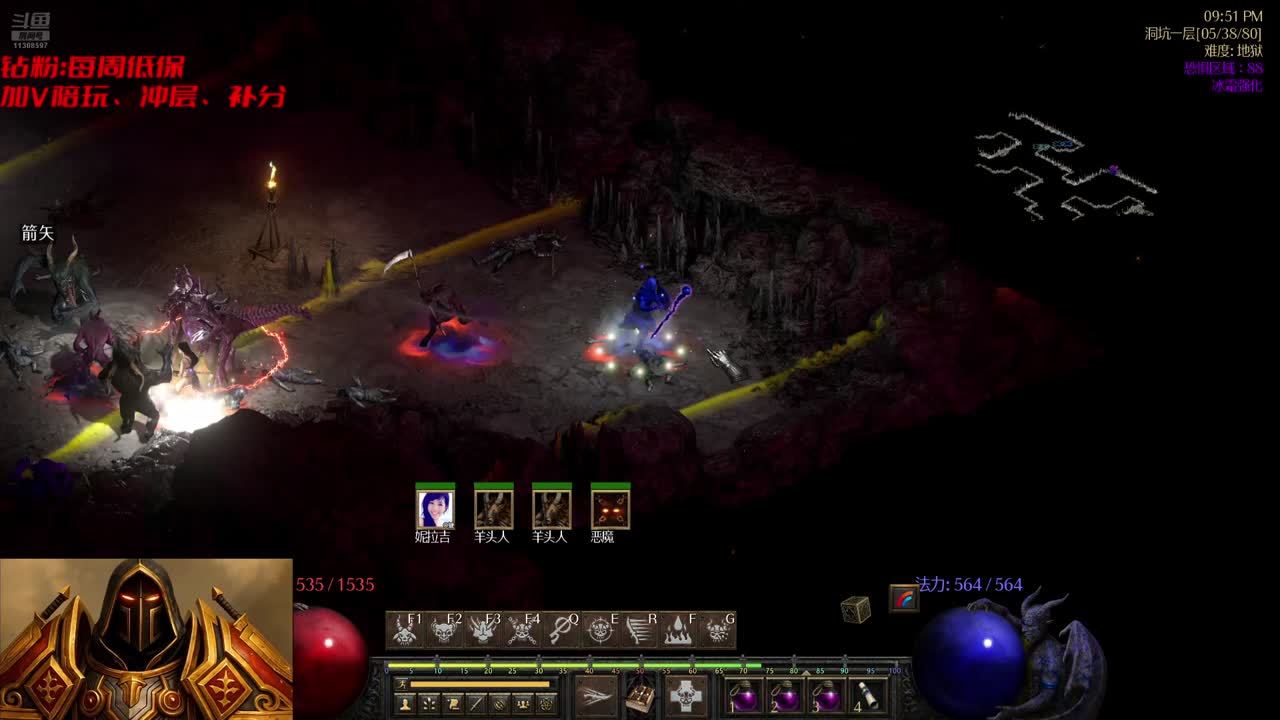Open the Horadric Cube icon

click(x=855, y=609)
